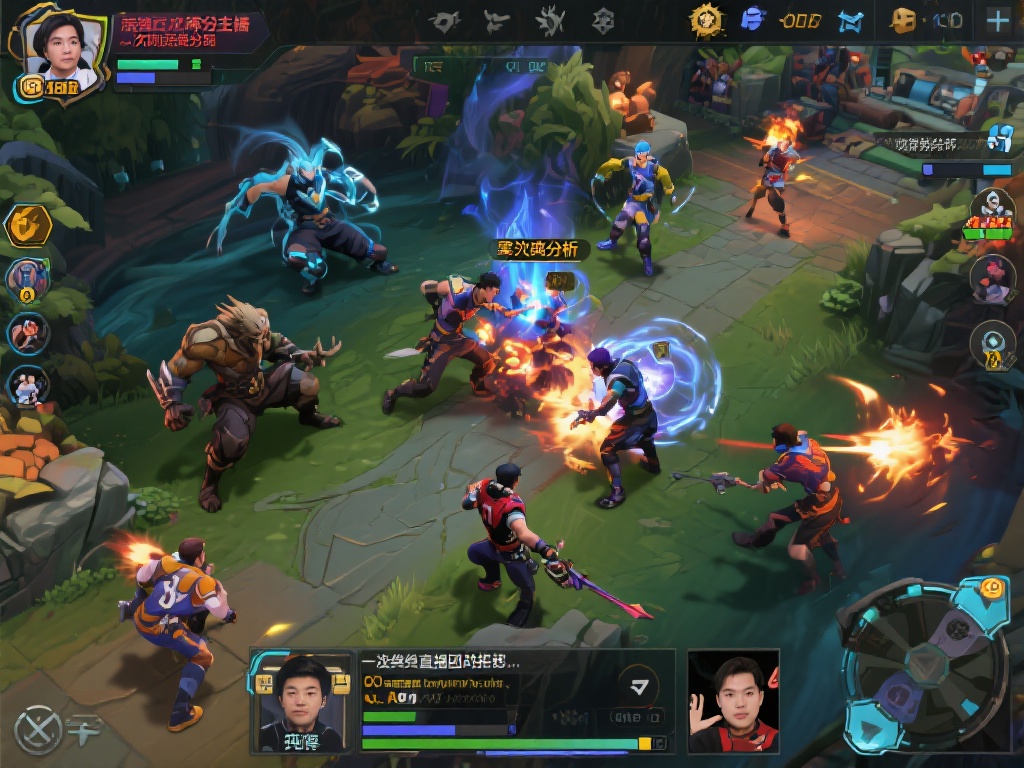The image size is (1024, 768).
Task: Open the orange helmet icon in the top bar
Action: pyautogui.click(x=904, y=20)
